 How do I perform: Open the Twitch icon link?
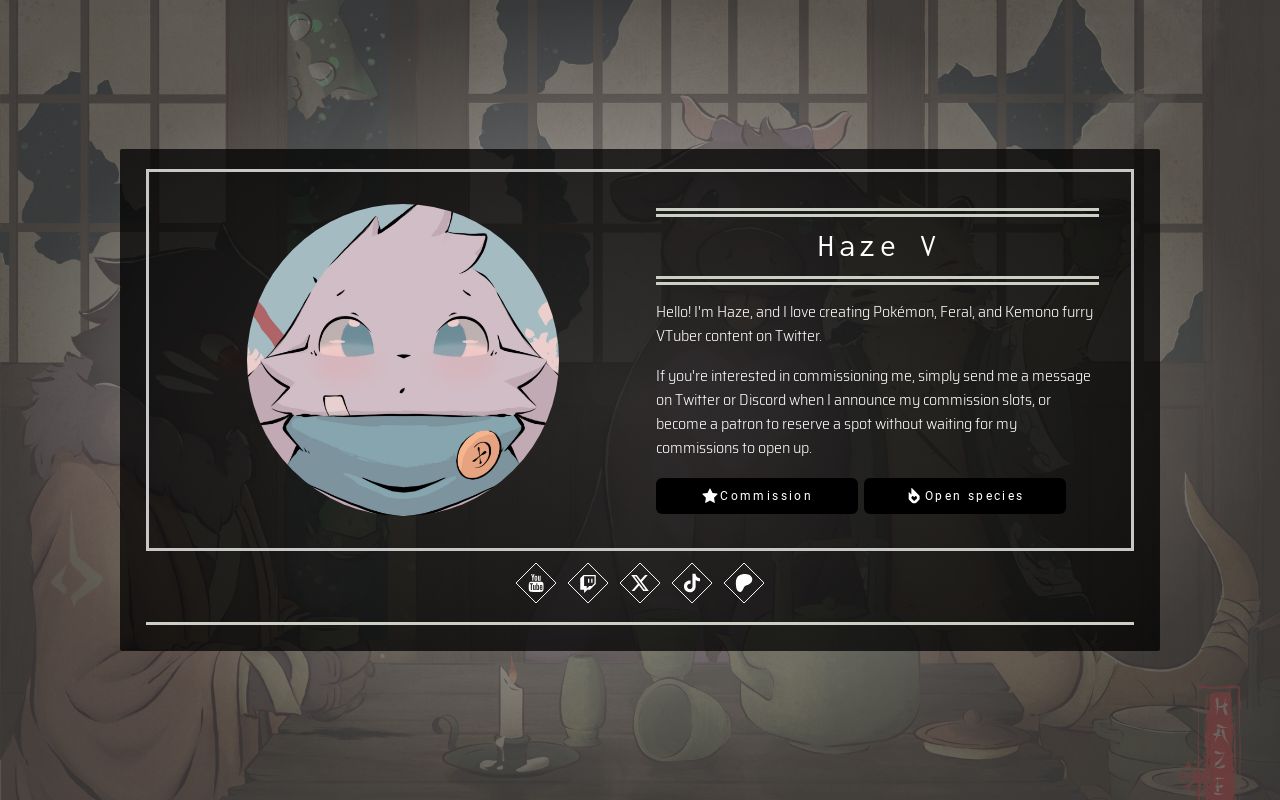click(588, 583)
